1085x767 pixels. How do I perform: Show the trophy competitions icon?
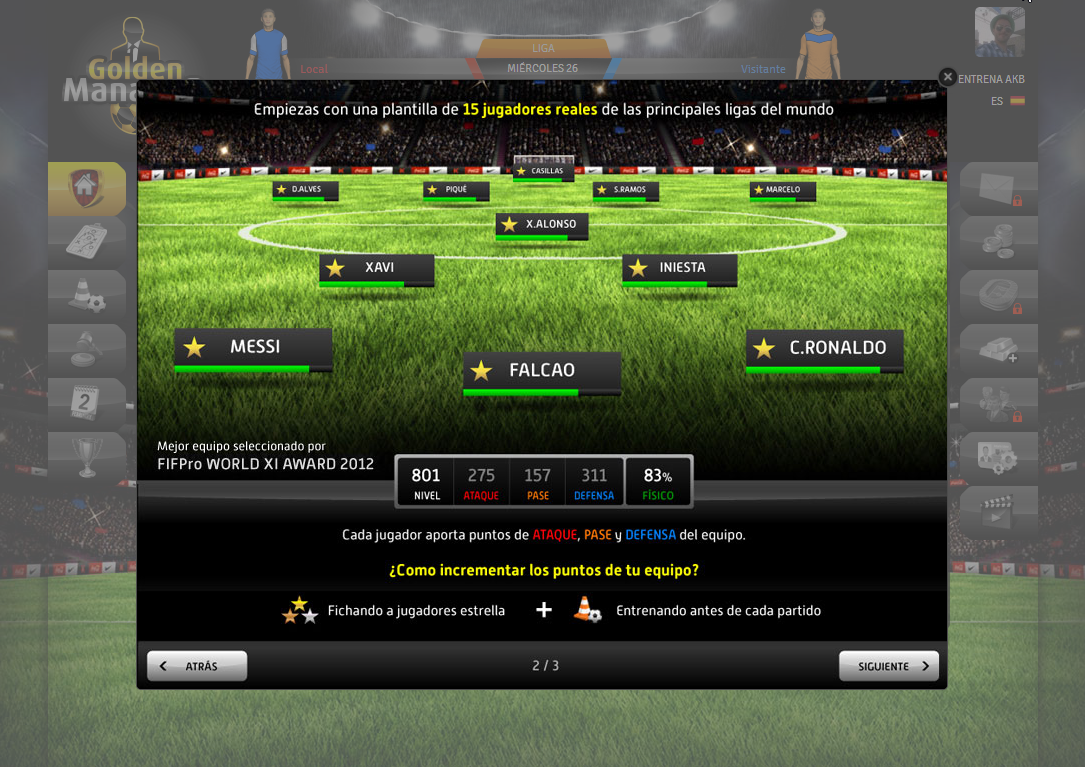click(x=86, y=457)
